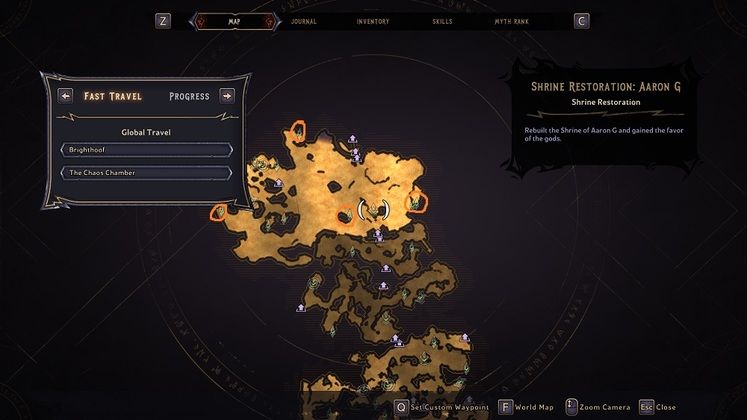Fast travel to Brighthoof
The image size is (747, 420).
[x=147, y=150]
